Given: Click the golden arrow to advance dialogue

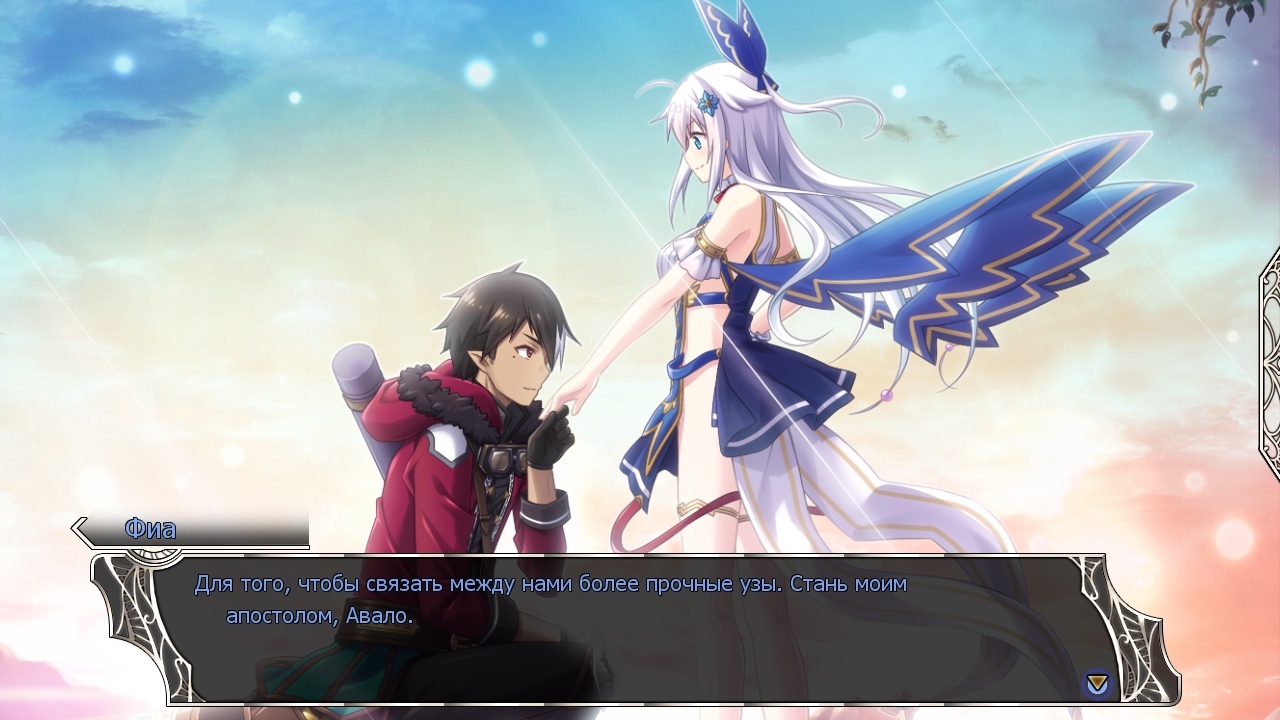Looking at the screenshot, I should click(x=1097, y=684).
